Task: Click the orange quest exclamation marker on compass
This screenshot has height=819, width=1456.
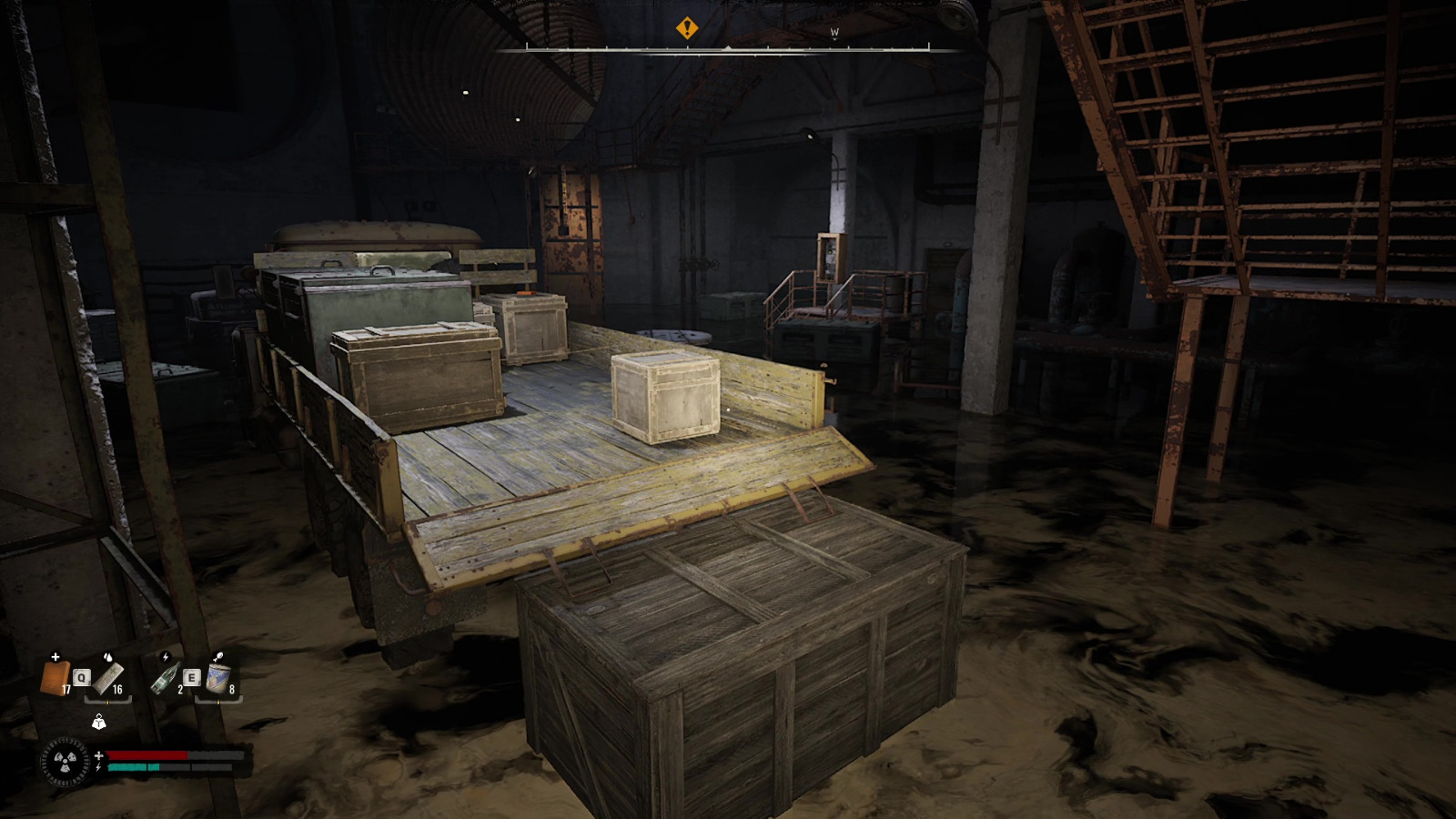Action: coord(688,27)
